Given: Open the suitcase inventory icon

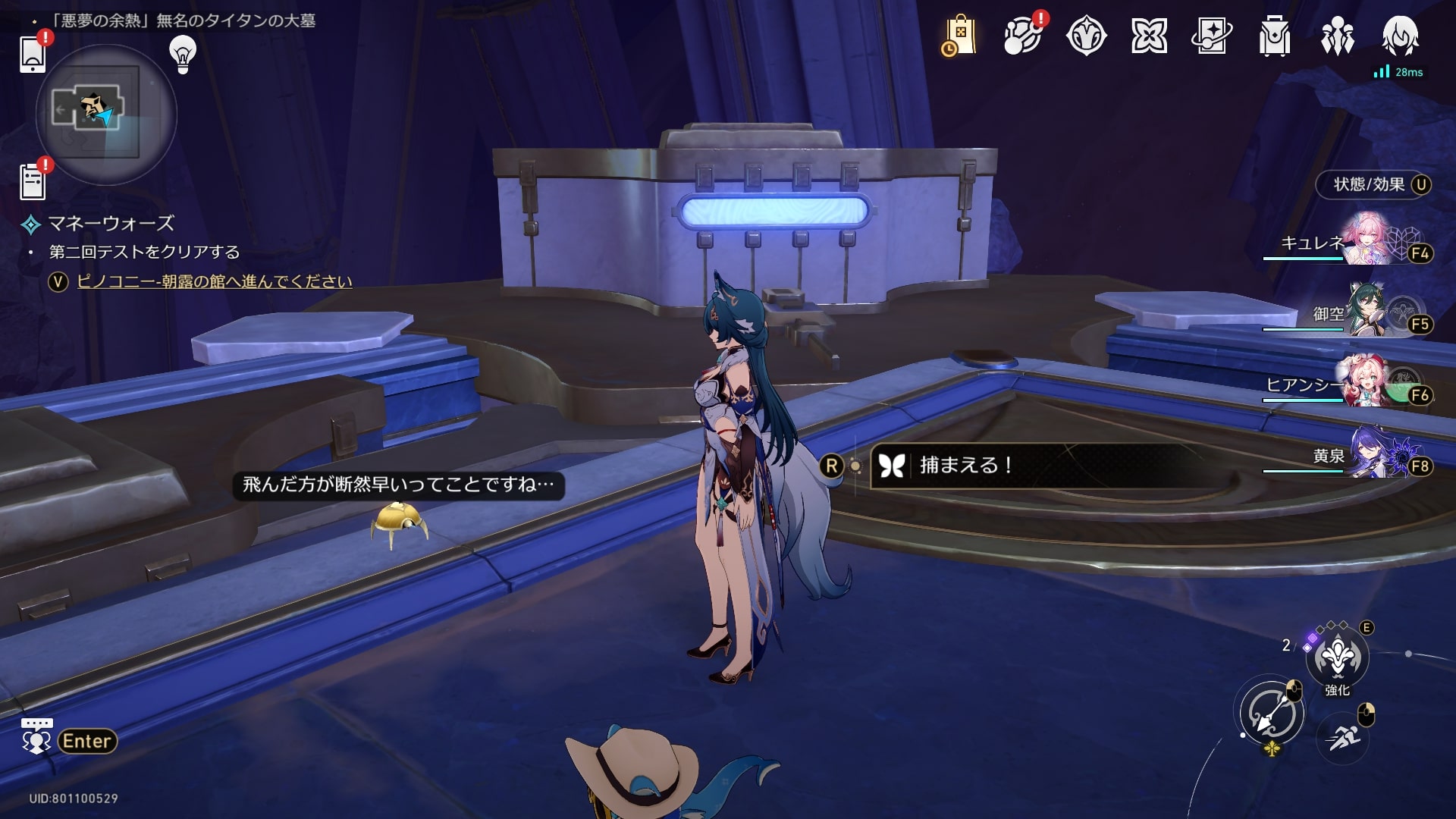Looking at the screenshot, I should (1275, 36).
